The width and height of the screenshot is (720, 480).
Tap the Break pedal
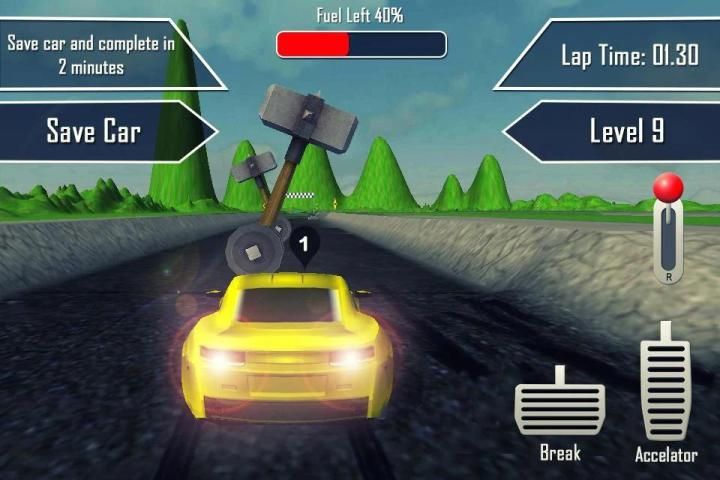click(560, 405)
